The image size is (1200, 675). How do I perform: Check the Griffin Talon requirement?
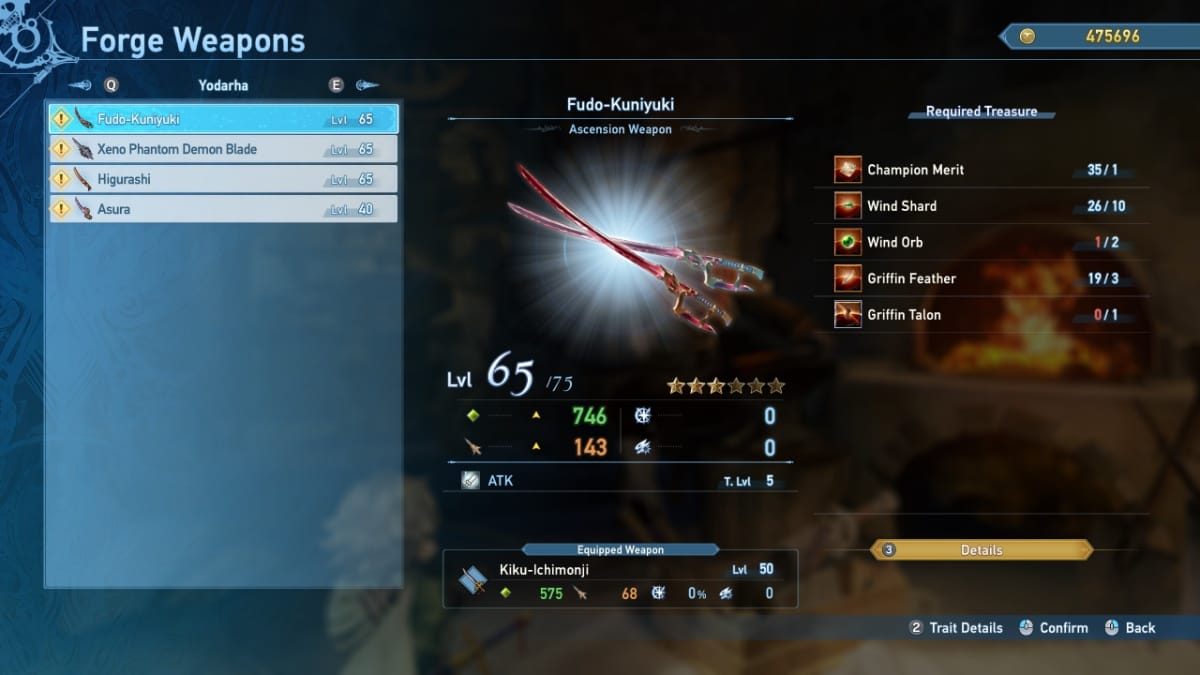pos(990,315)
